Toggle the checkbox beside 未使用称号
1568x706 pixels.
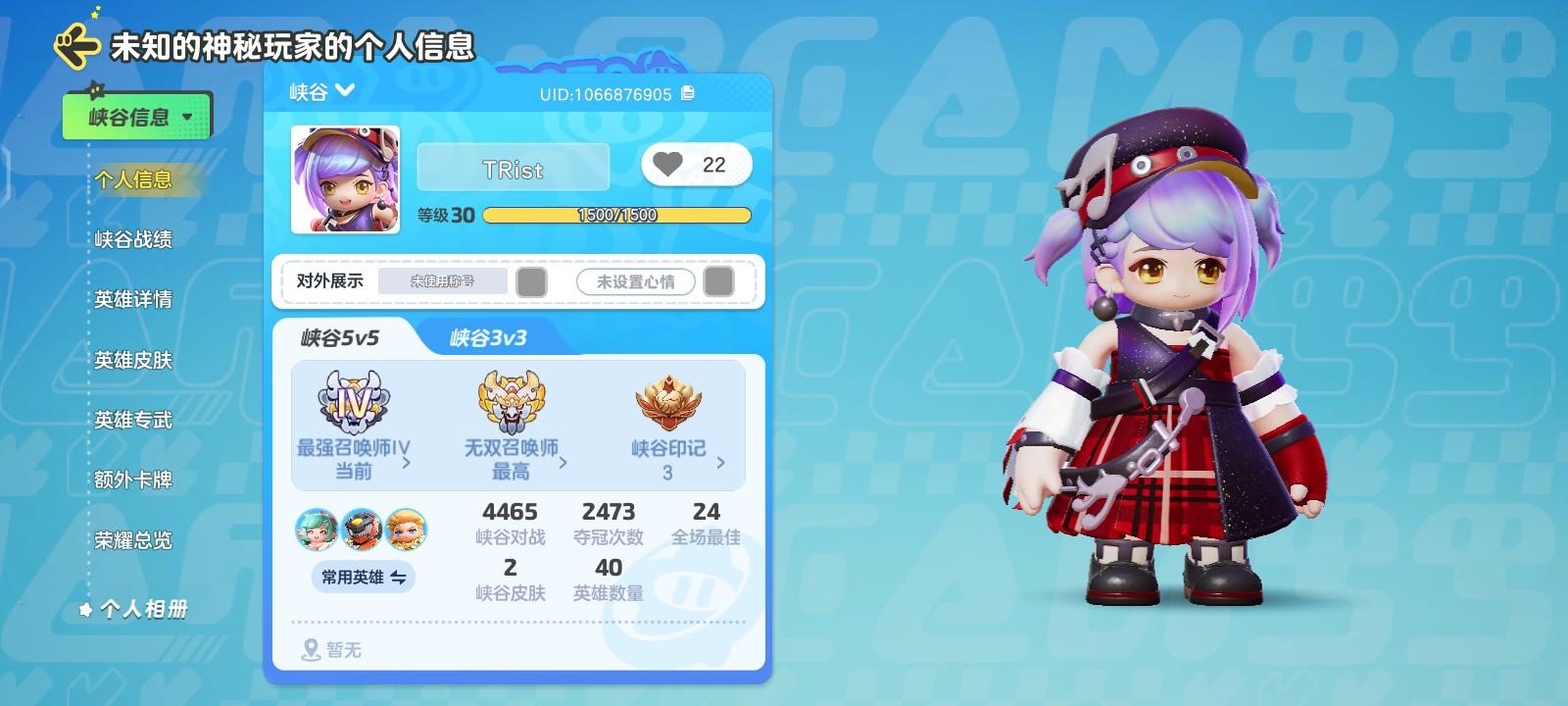530,281
